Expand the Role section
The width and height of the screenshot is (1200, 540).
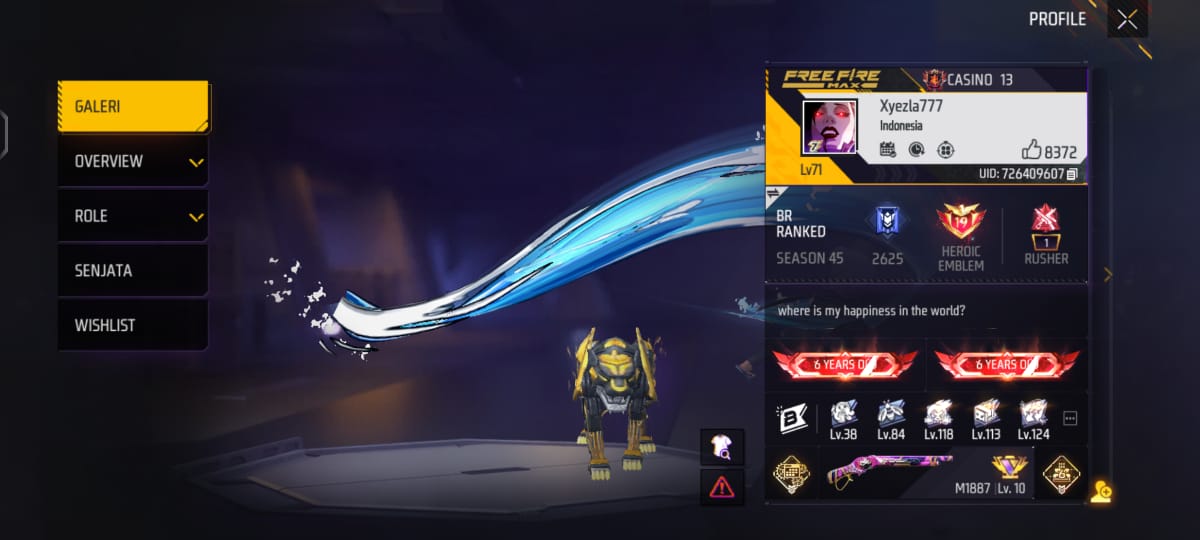(133, 216)
